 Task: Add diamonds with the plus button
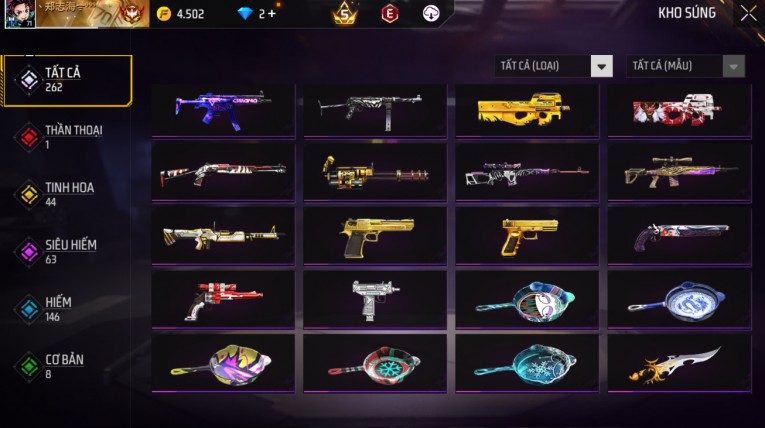coord(271,14)
